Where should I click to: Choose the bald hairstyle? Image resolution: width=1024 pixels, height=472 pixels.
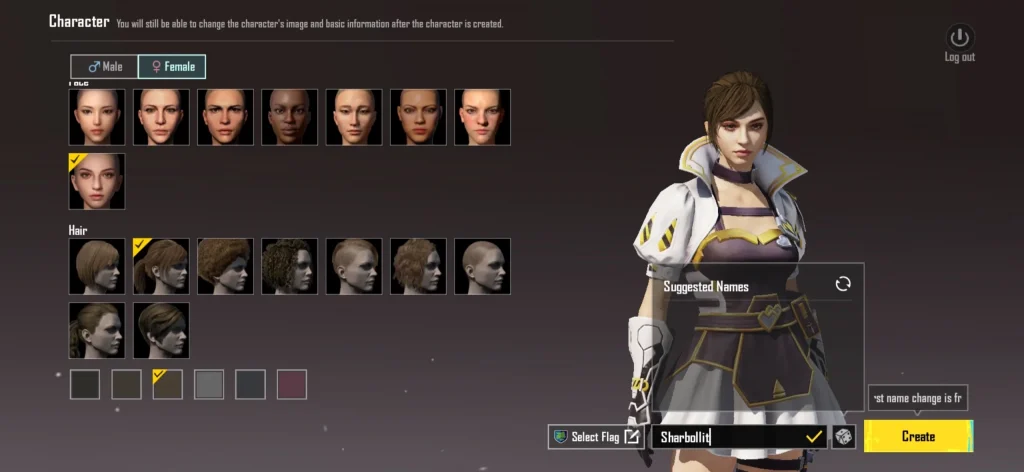pyautogui.click(x=482, y=266)
